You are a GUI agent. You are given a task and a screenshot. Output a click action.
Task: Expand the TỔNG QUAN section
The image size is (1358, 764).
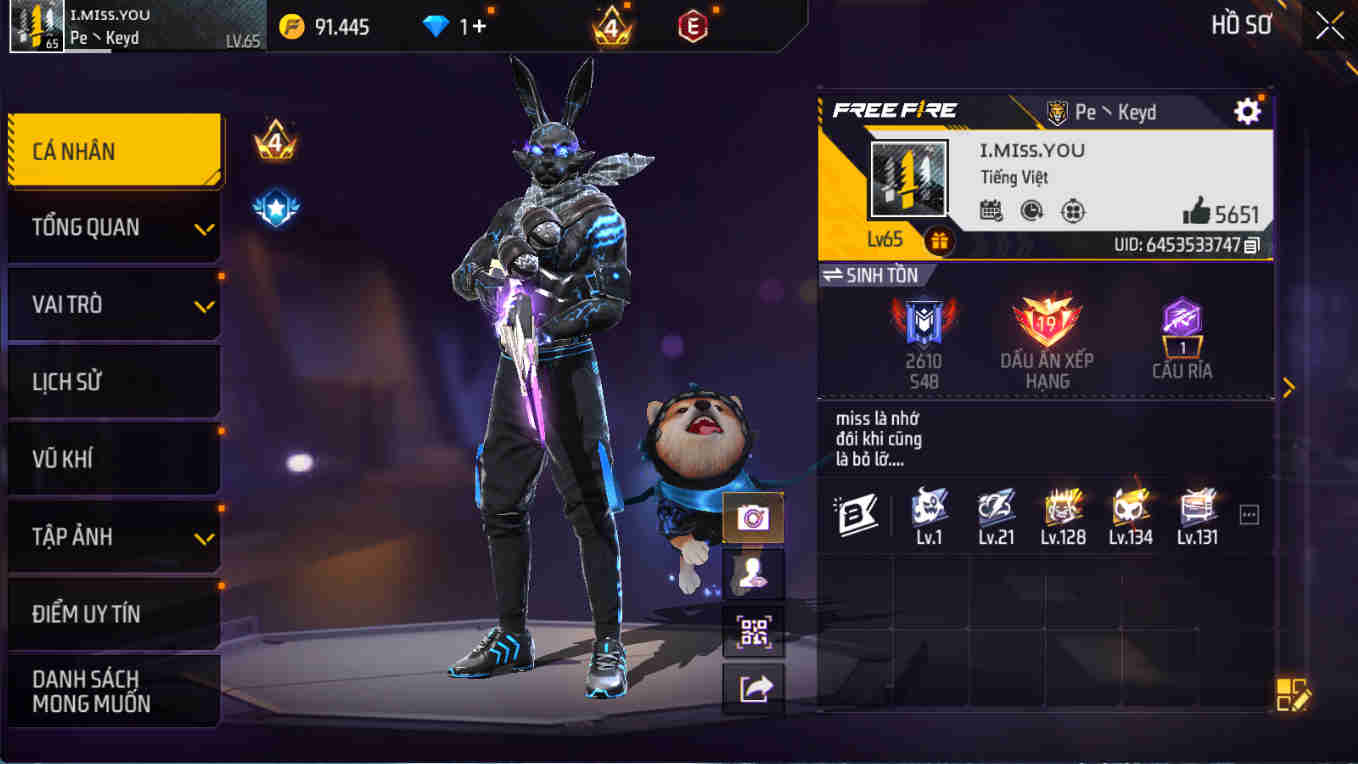[x=113, y=227]
